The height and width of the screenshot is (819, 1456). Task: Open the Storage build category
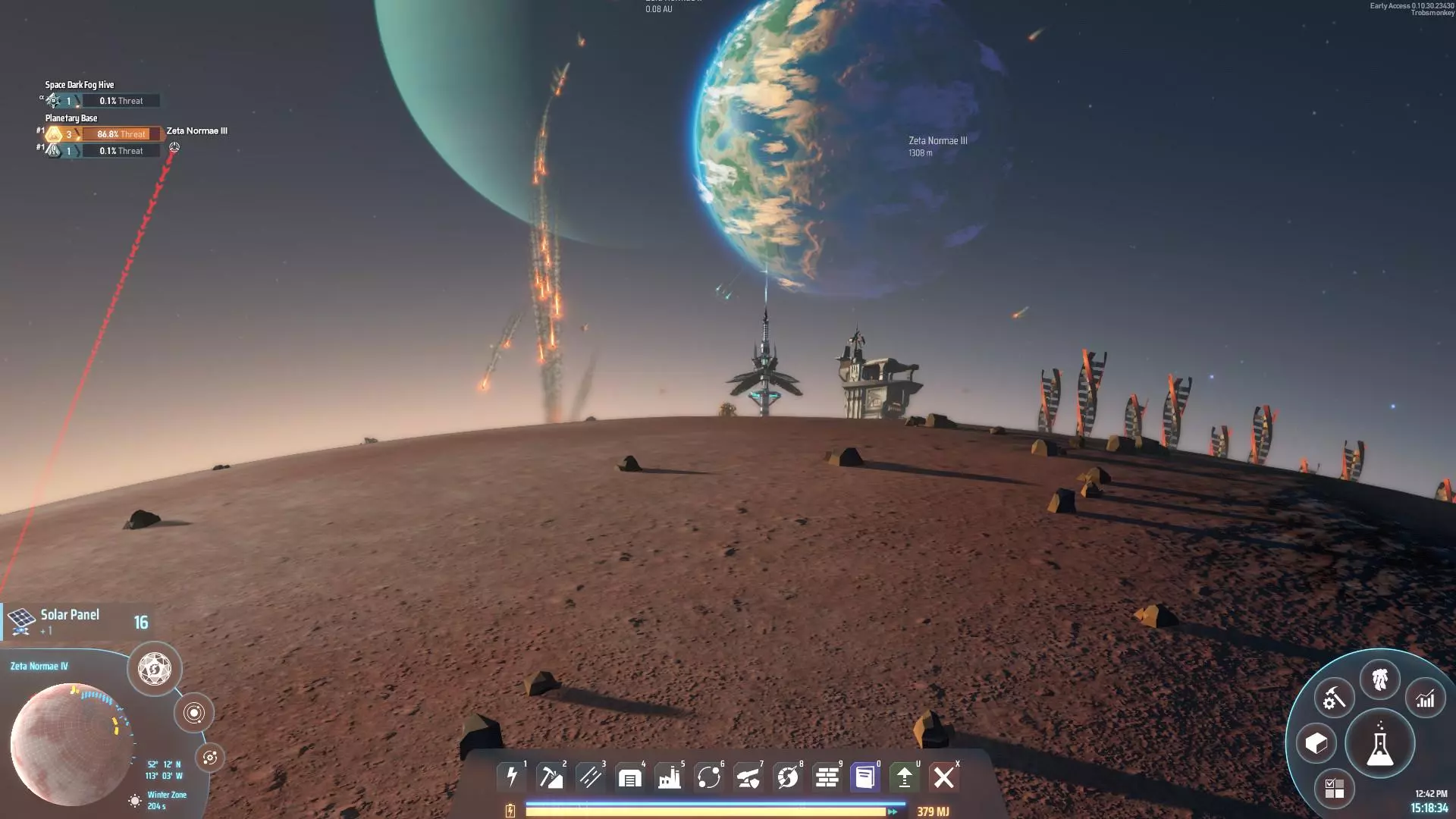pos(630,777)
